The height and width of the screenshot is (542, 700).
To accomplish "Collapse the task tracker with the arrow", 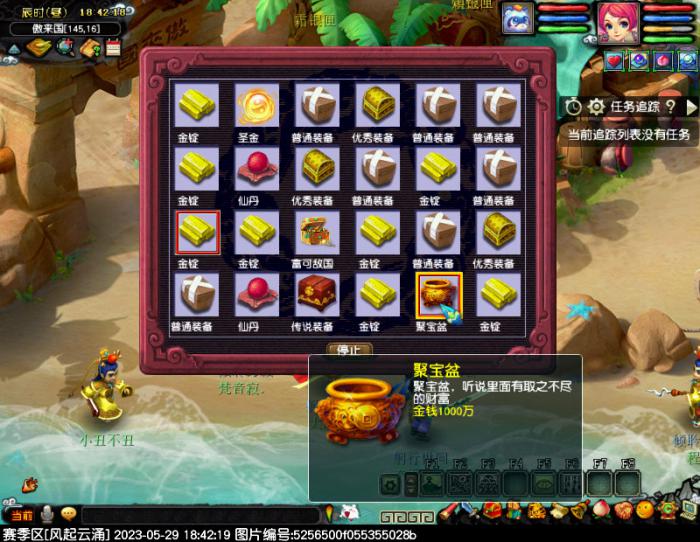I will point(690,106).
